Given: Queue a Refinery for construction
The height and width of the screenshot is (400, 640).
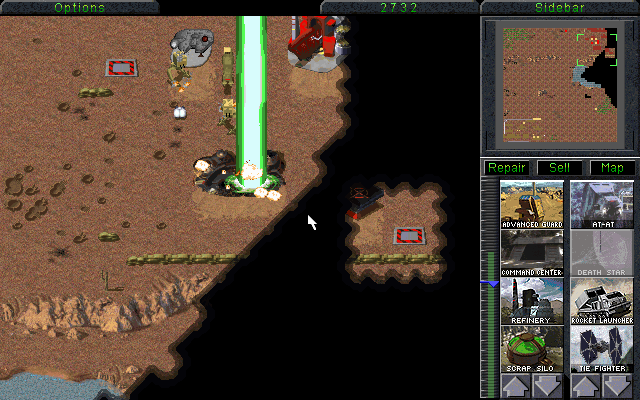Looking at the screenshot, I should click(533, 301).
